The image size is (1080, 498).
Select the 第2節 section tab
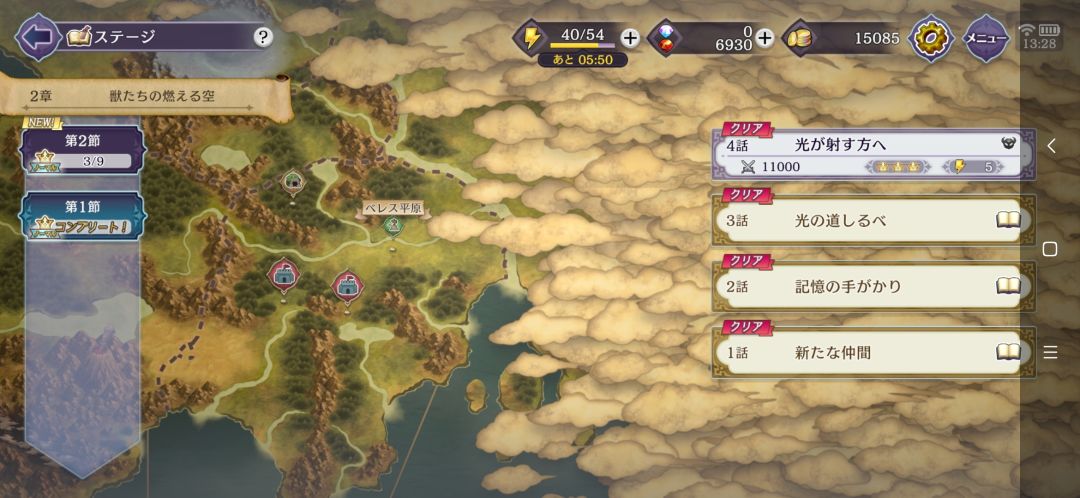pos(83,150)
